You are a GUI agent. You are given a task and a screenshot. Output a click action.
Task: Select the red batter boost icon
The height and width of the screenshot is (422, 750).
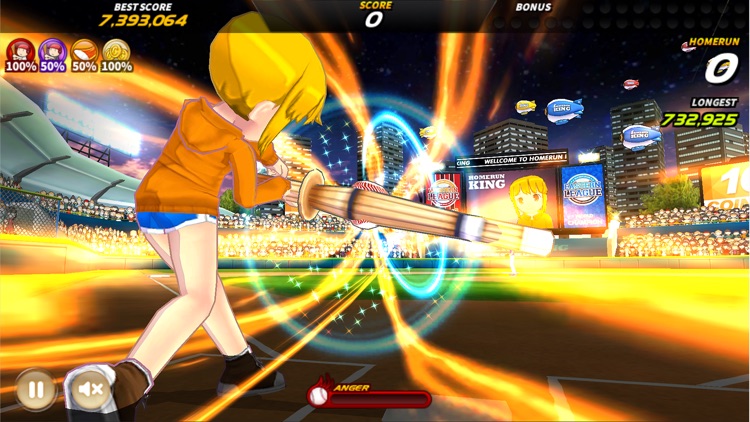[20, 51]
